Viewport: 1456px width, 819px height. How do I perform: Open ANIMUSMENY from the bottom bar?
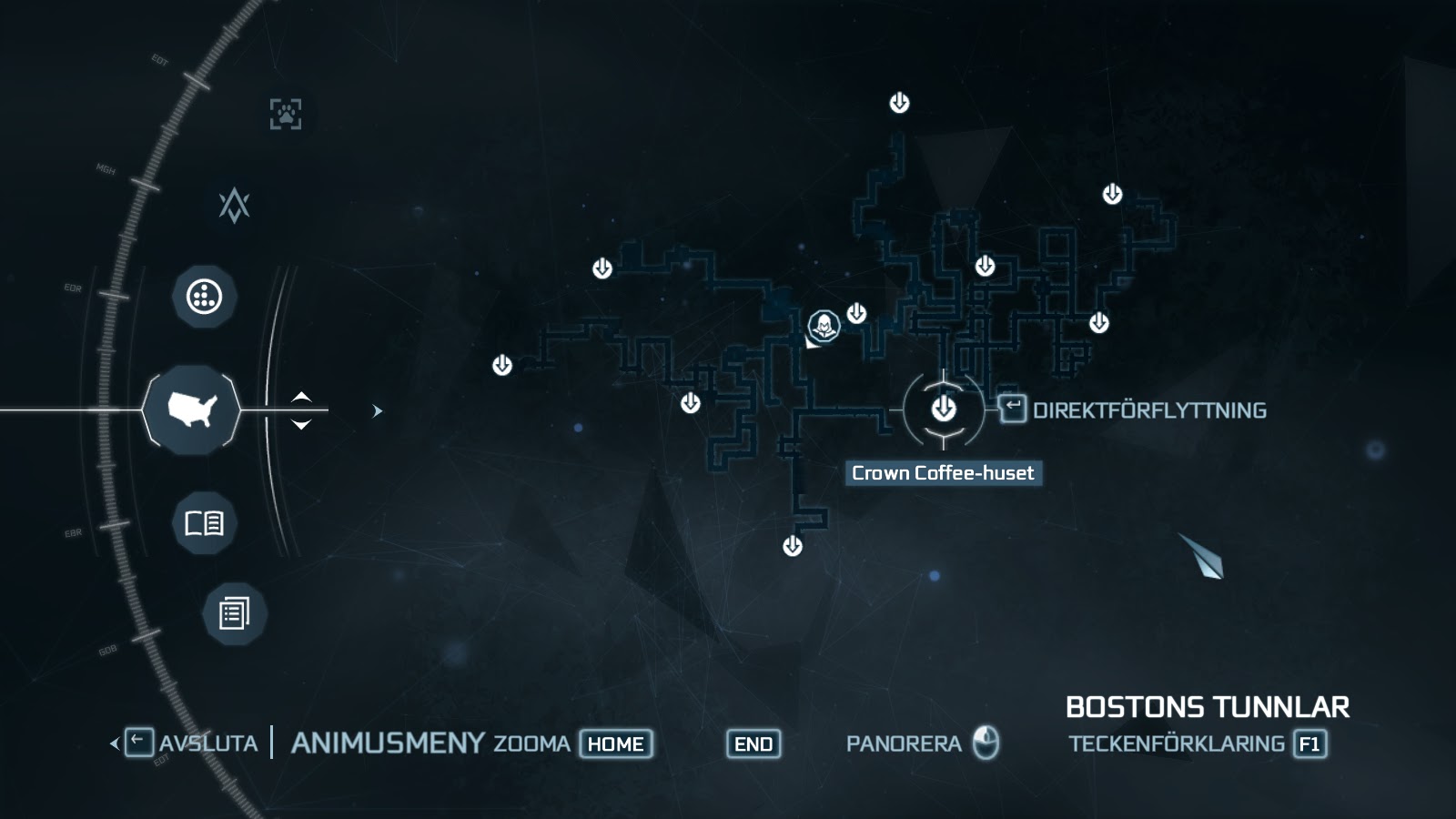pyautogui.click(x=386, y=743)
